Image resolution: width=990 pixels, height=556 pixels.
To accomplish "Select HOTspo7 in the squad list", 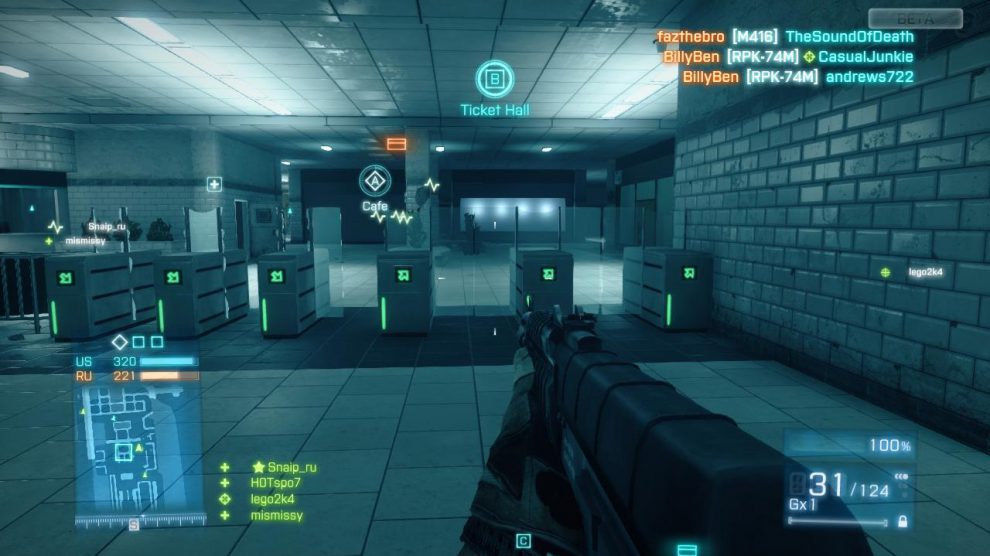I will coord(275,483).
